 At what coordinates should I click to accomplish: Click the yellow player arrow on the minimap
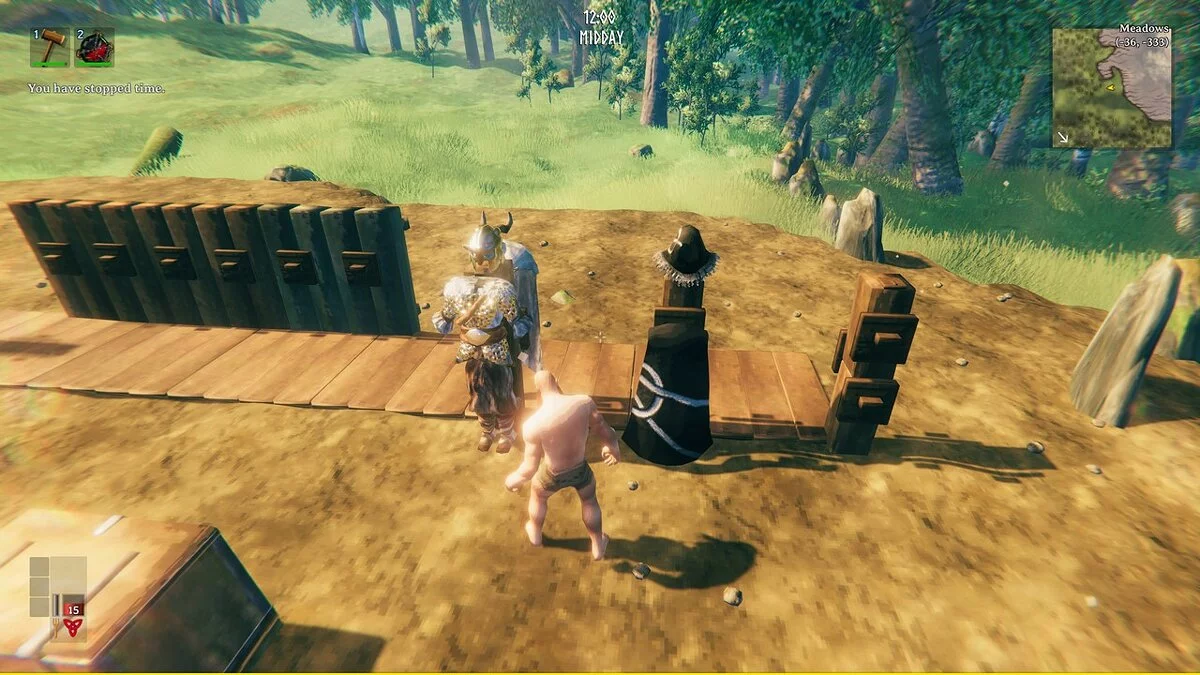1111,88
